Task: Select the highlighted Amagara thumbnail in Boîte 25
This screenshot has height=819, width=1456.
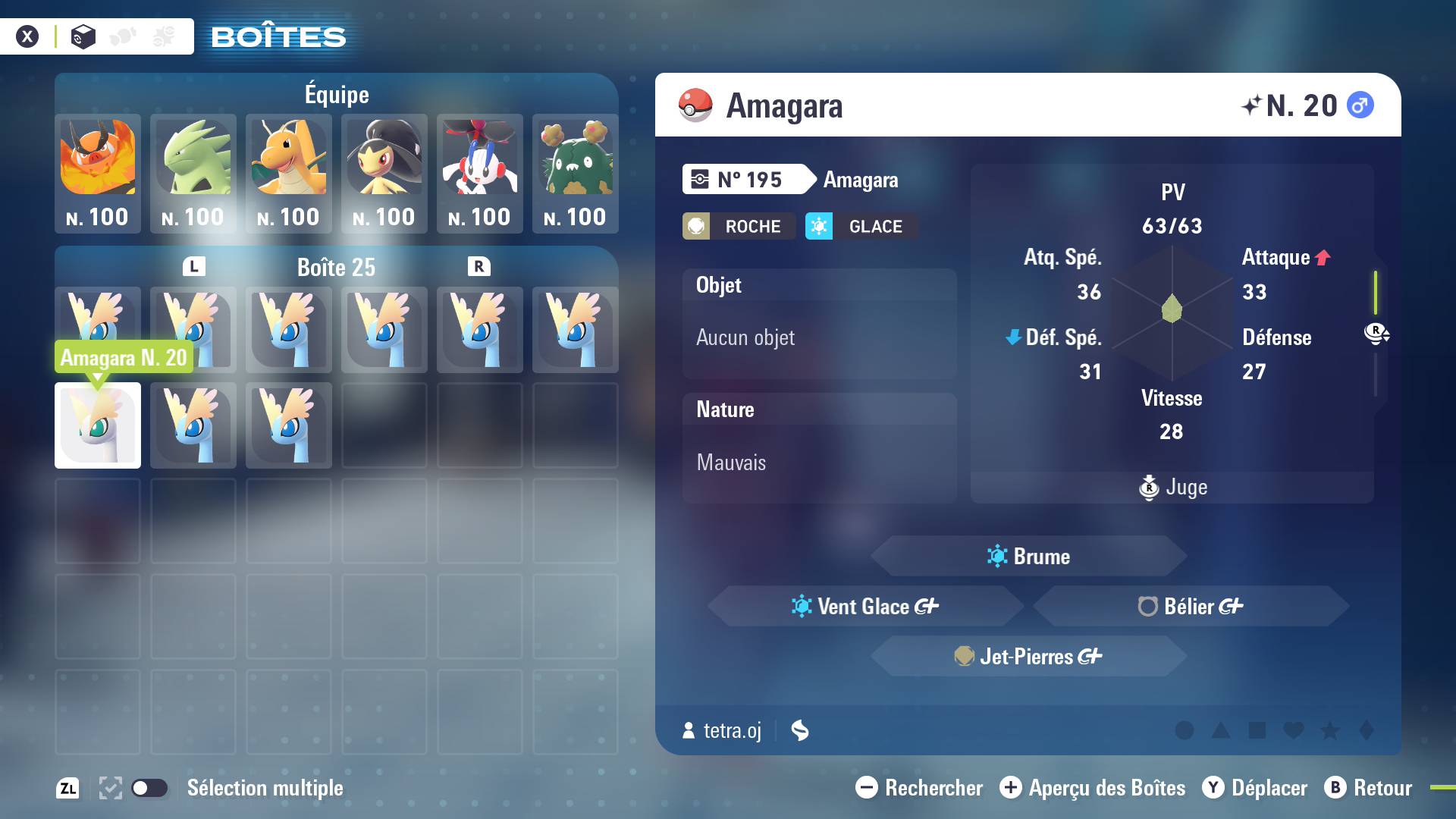Action: click(x=97, y=425)
